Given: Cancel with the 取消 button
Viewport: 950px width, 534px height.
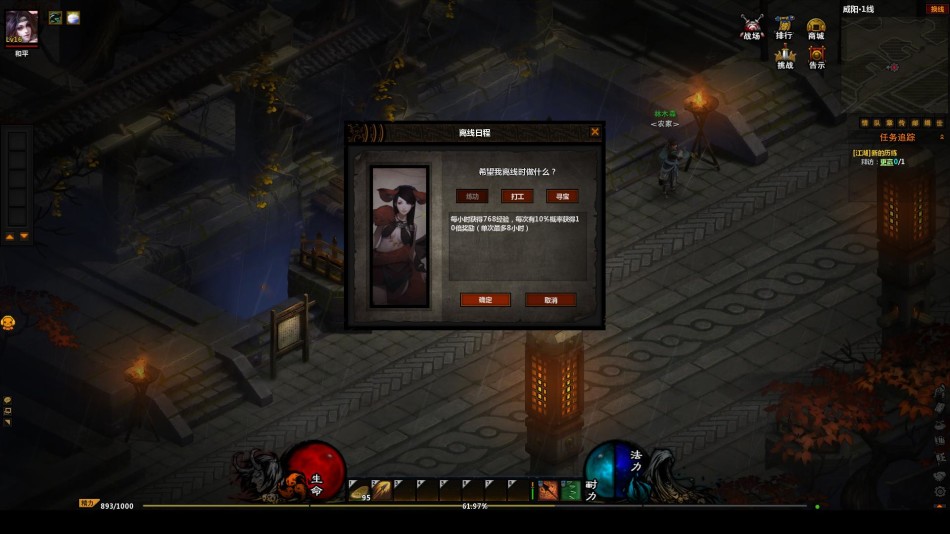Looking at the screenshot, I should point(551,300).
